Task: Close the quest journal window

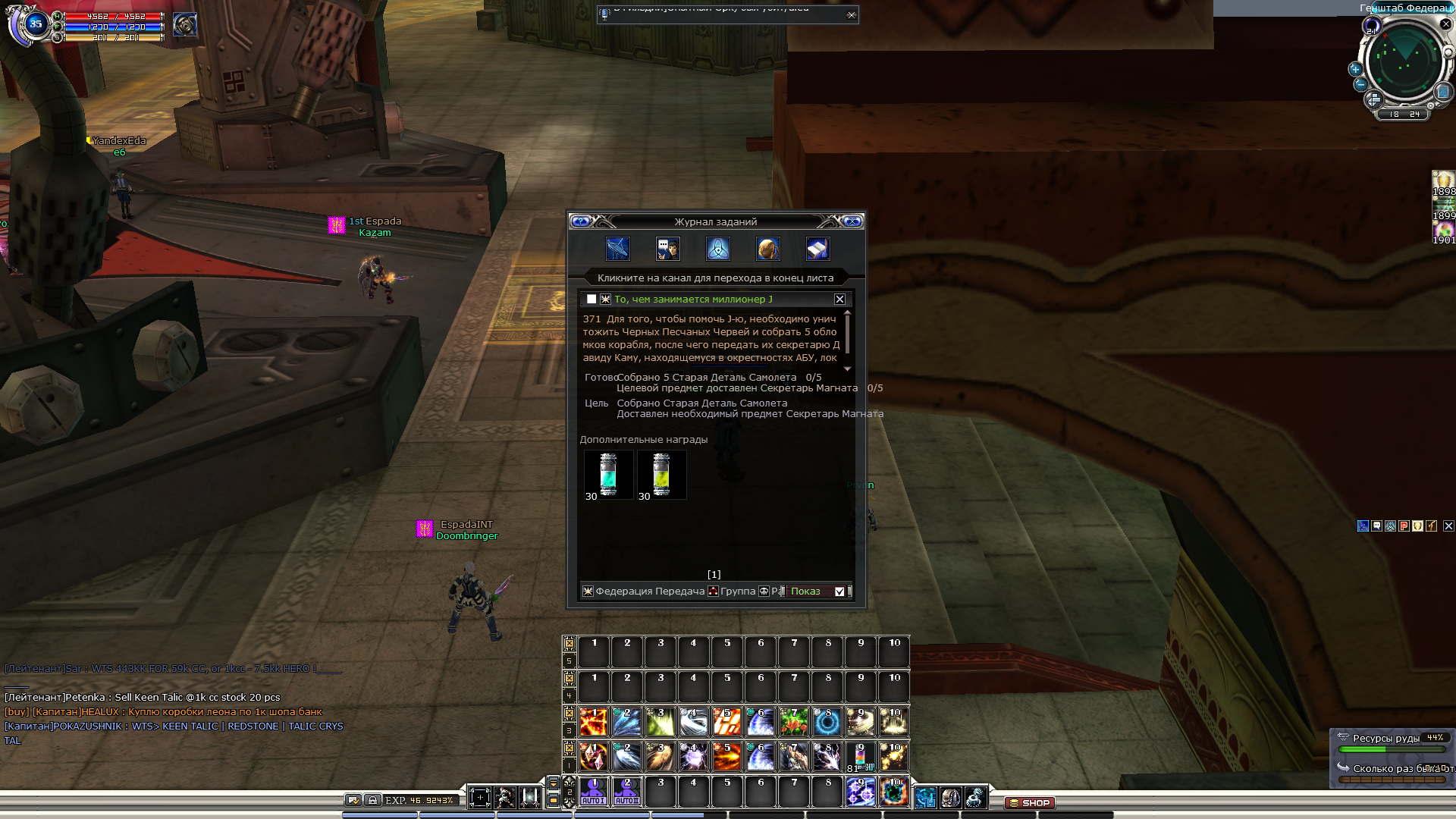Action: coord(852,221)
